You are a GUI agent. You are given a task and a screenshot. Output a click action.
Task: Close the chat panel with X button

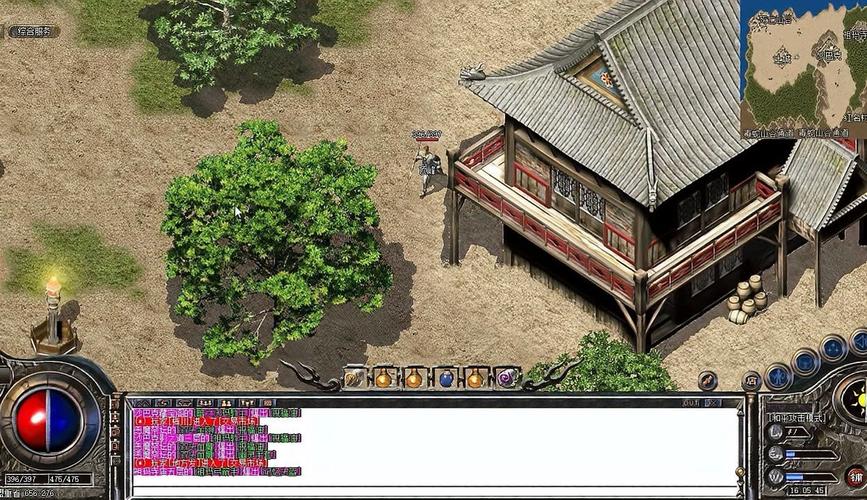pos(715,401)
